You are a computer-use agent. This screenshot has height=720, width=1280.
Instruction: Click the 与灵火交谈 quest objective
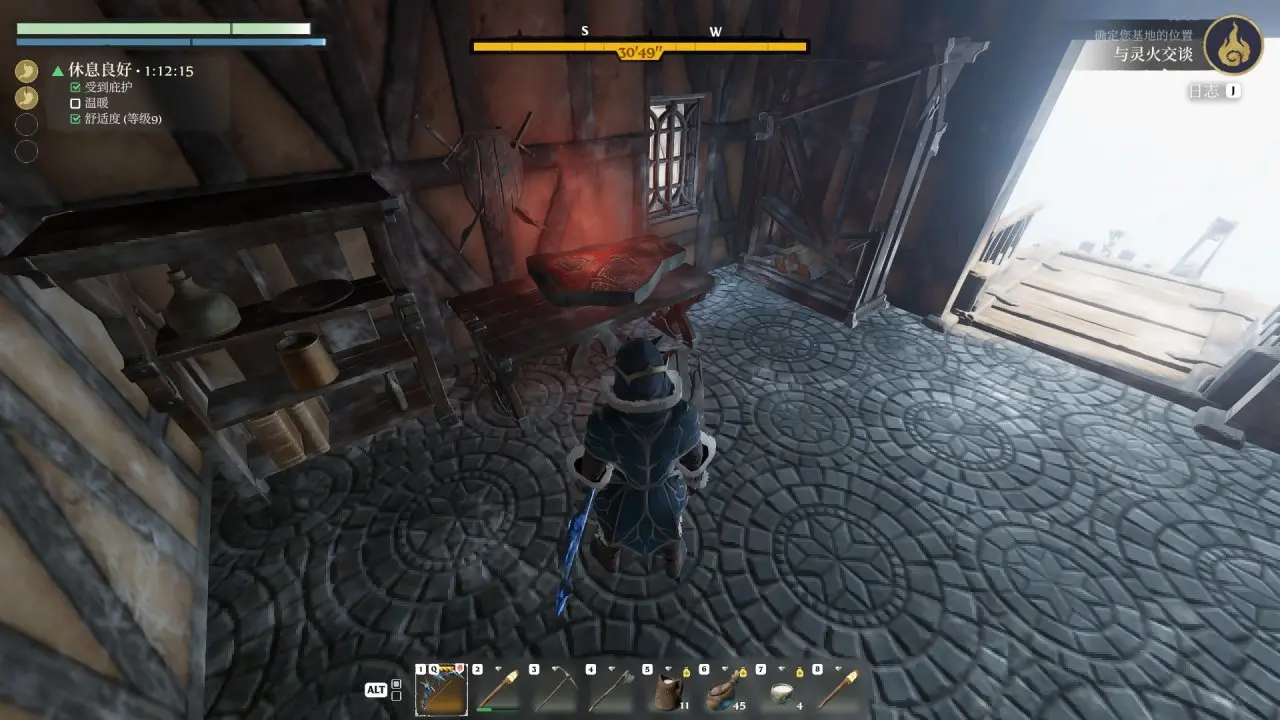pyautogui.click(x=1153, y=54)
